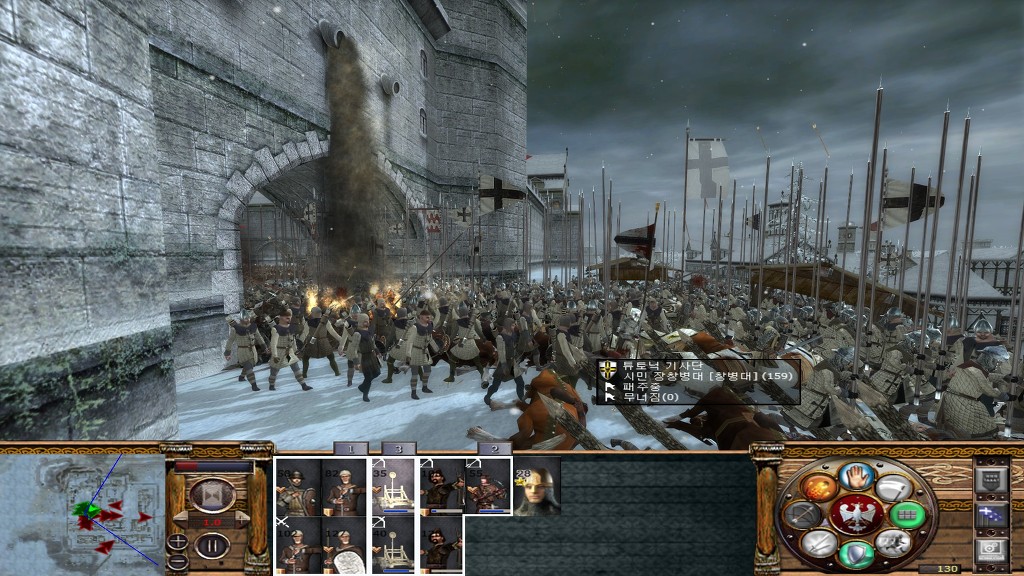Select the siege engine card with 35 crew
Viewport: 1024px width, 576px height.
[x=393, y=487]
